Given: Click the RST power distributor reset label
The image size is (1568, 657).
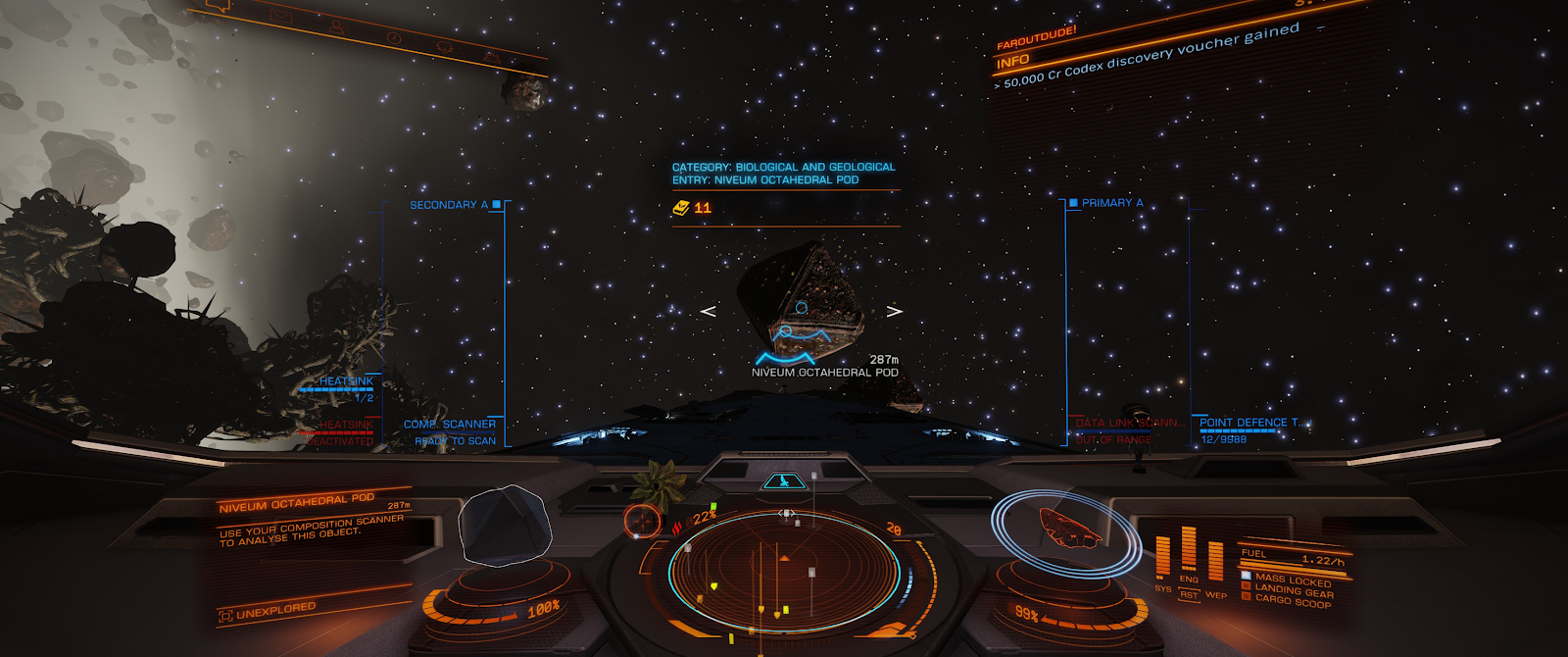Looking at the screenshot, I should point(1189,594).
